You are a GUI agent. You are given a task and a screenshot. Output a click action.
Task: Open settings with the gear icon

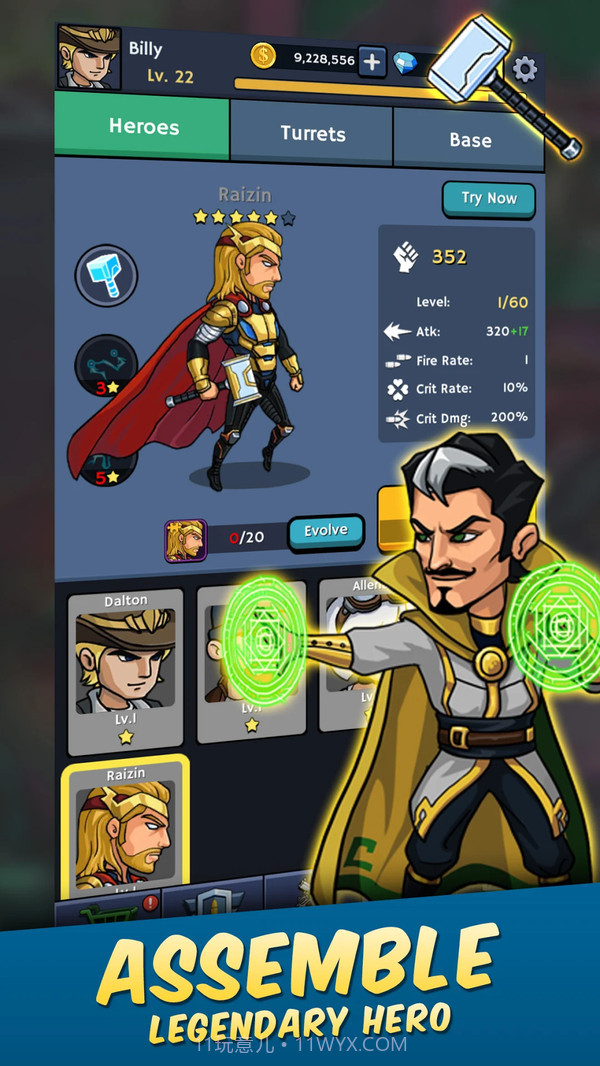[x=524, y=69]
